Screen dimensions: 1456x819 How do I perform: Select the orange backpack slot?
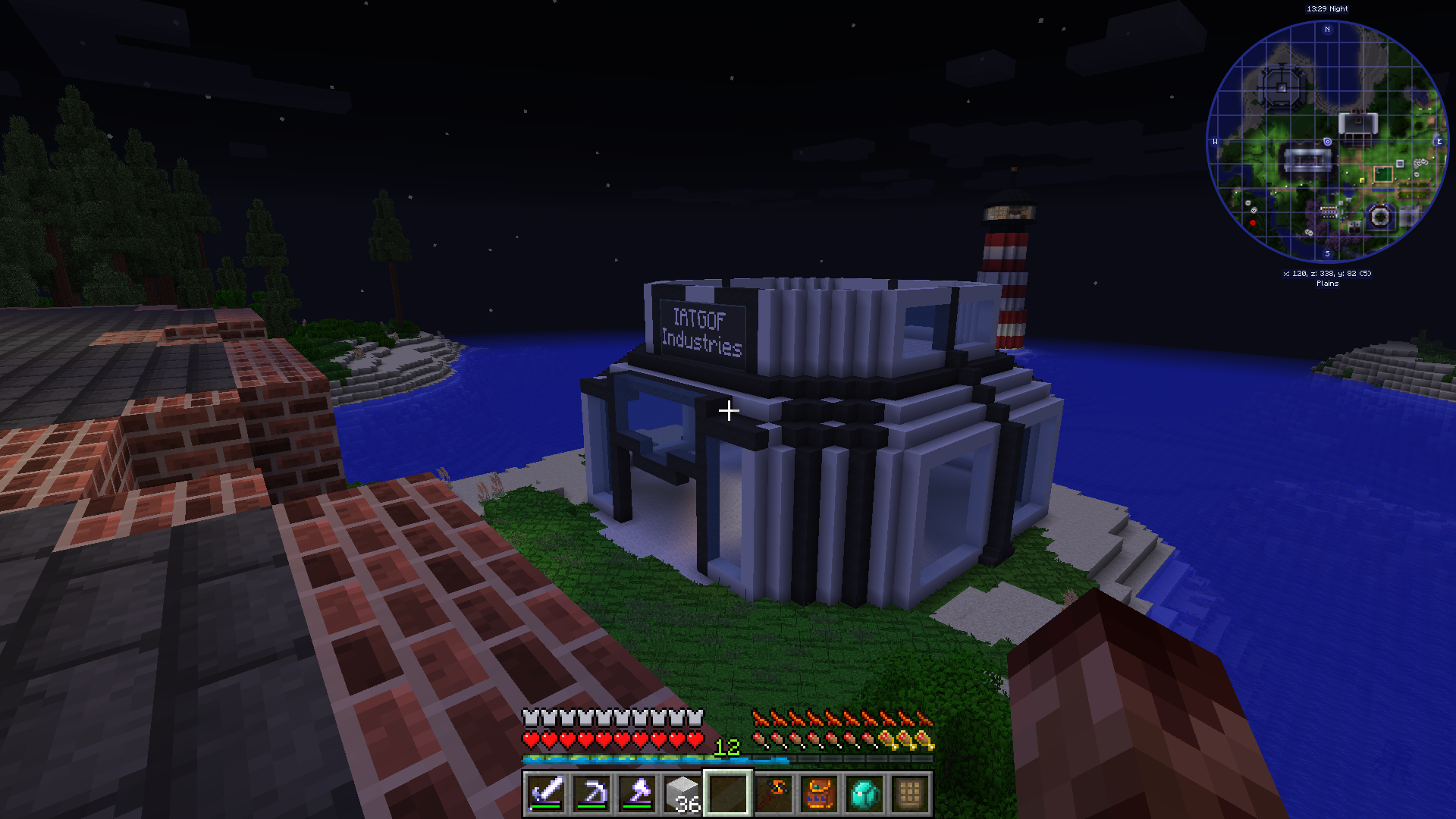[819, 793]
